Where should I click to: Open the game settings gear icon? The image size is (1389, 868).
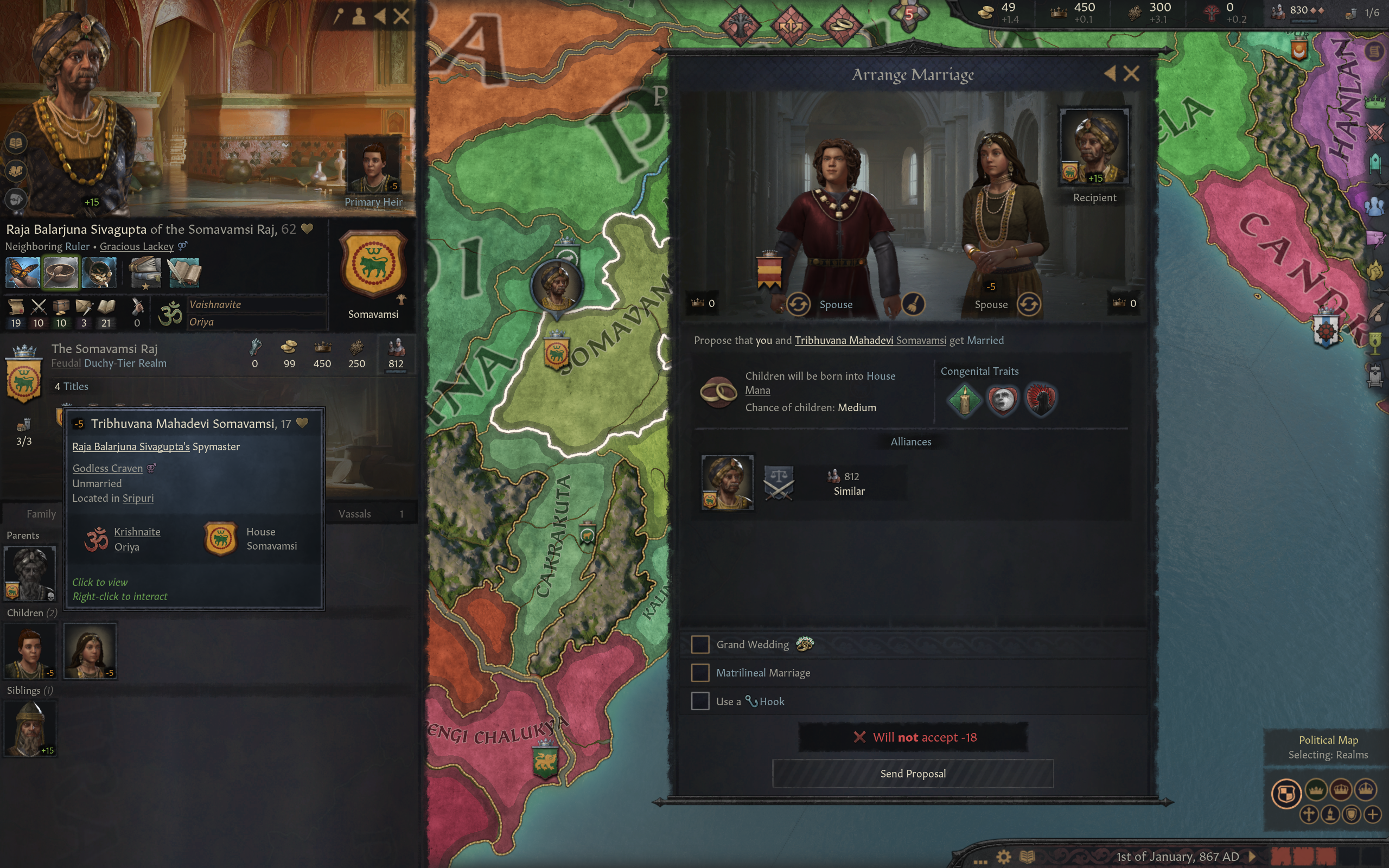(1003, 857)
